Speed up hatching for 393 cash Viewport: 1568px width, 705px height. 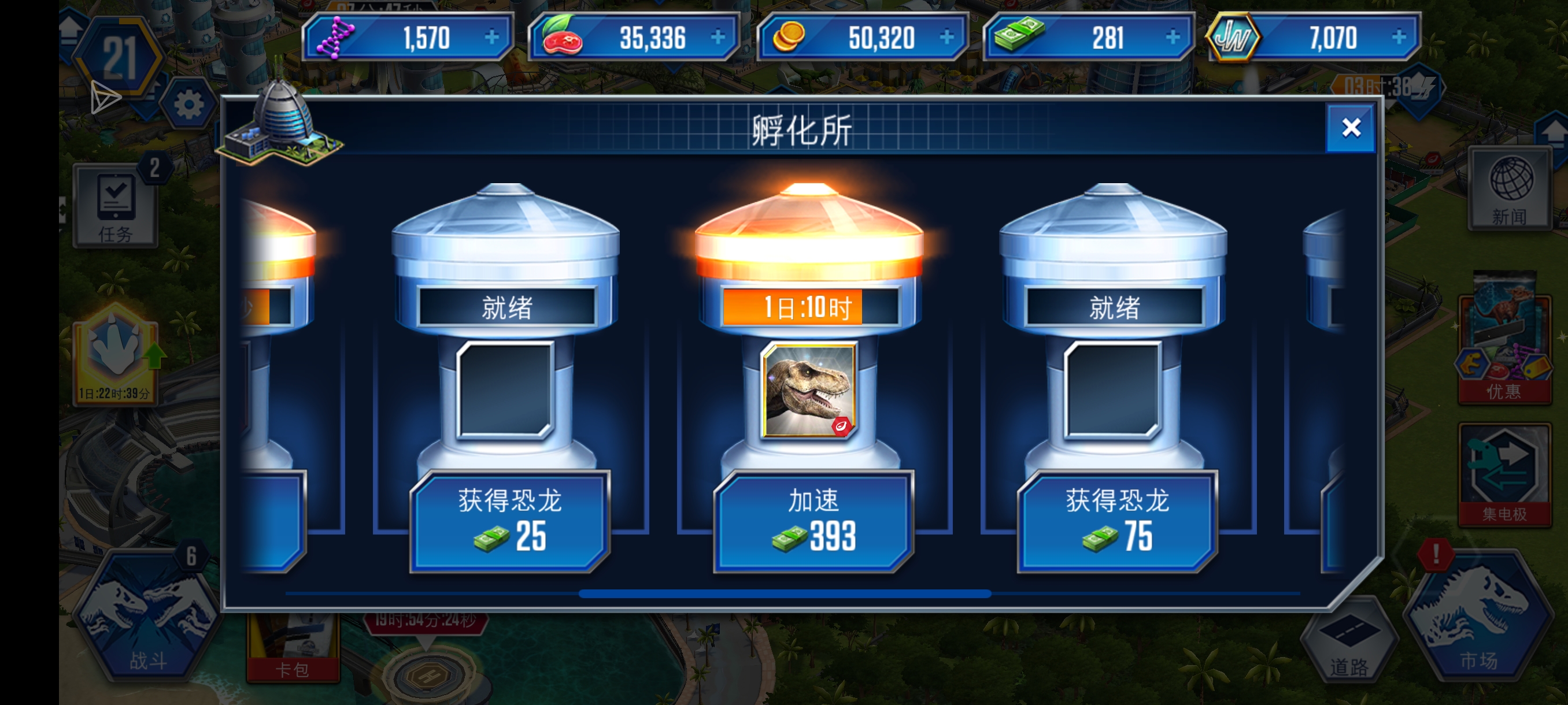[x=812, y=521]
